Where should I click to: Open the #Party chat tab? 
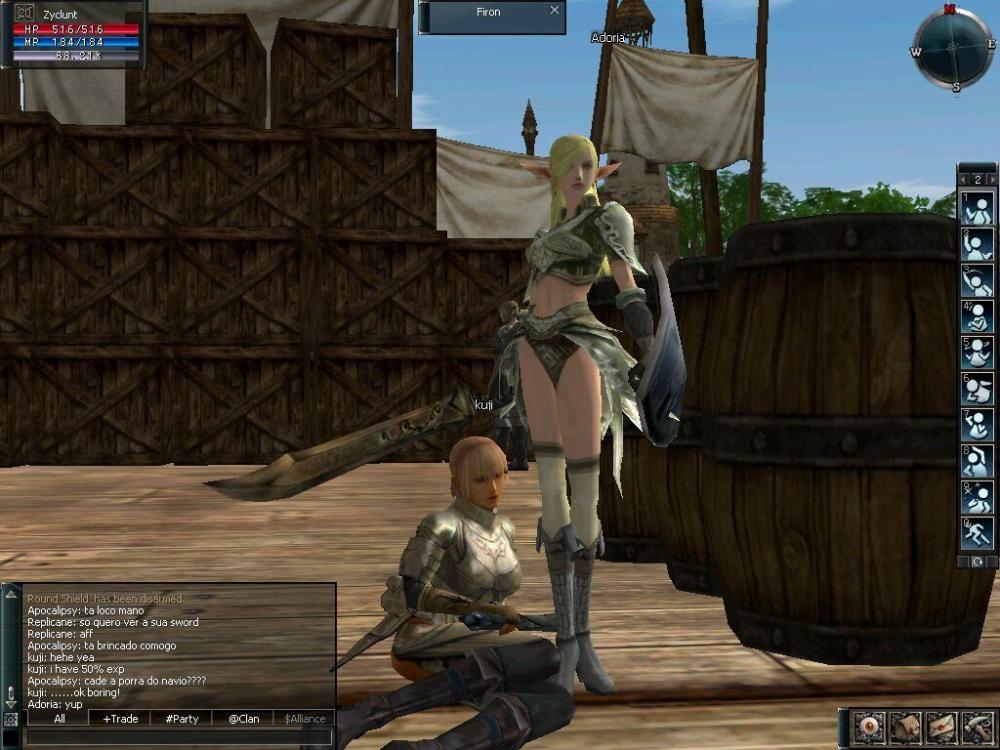(x=181, y=718)
